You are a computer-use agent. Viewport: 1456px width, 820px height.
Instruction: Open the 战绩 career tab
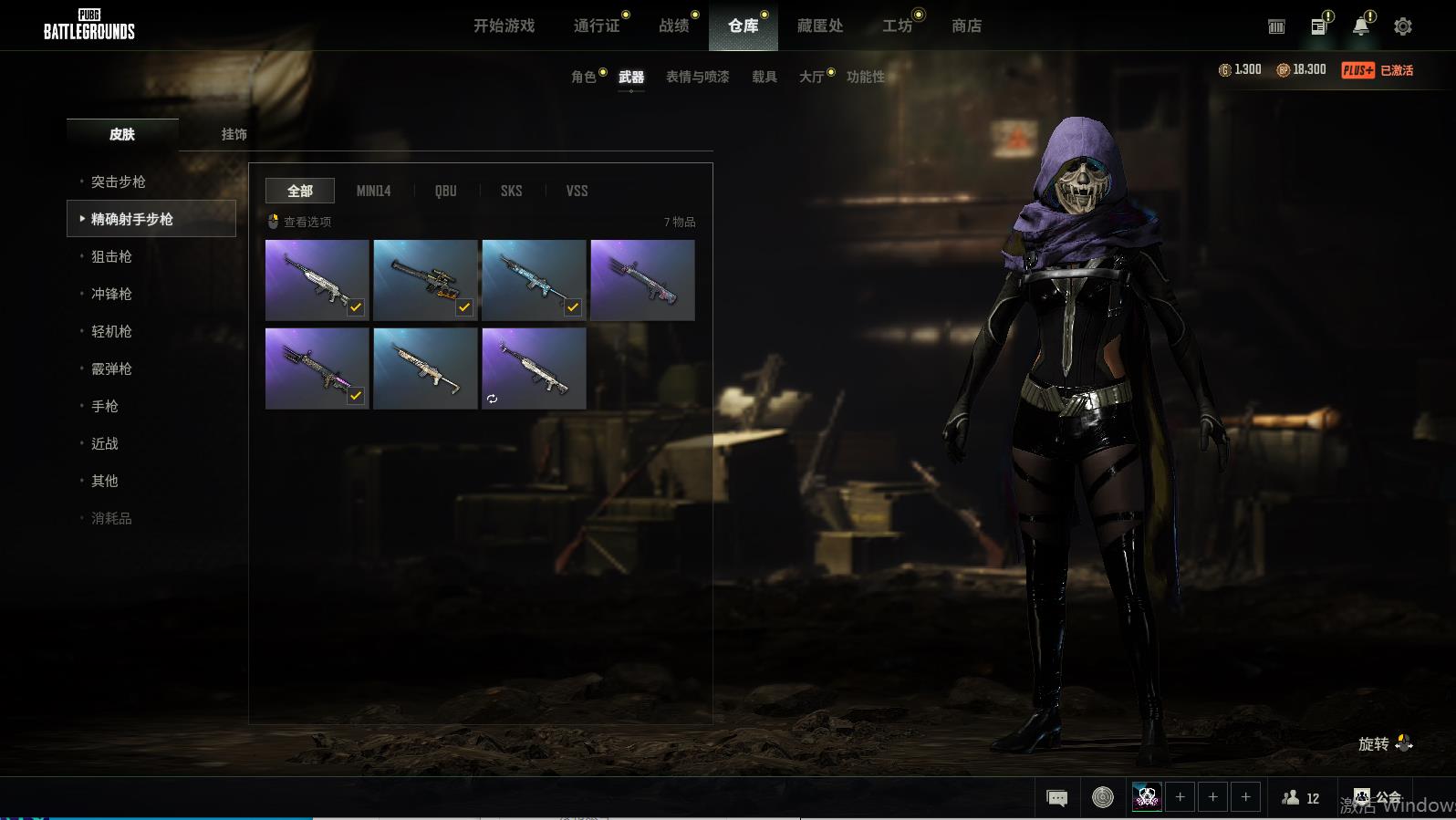[674, 26]
